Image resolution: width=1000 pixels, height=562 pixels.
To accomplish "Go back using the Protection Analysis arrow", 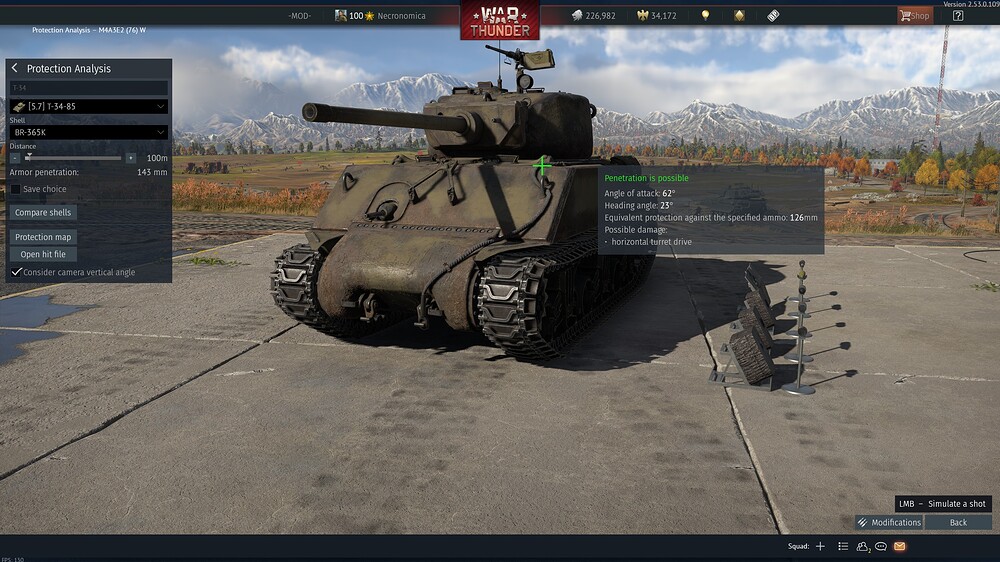I will [16, 69].
